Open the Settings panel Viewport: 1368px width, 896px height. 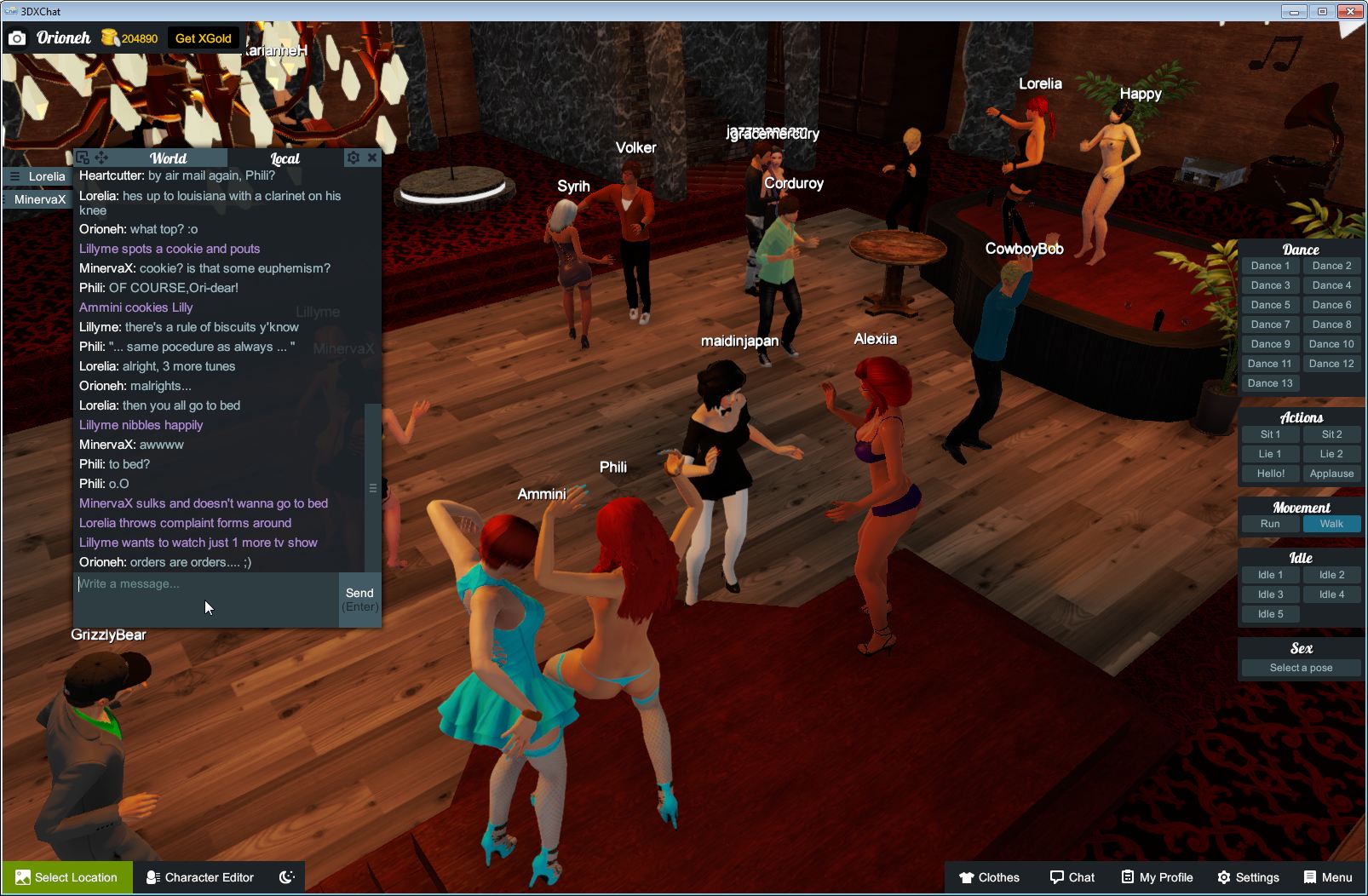tap(1249, 877)
